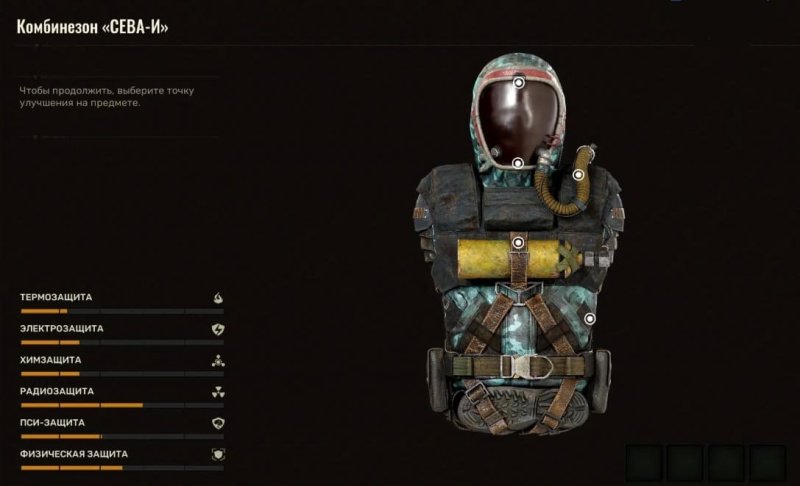Choose the upgrade point at the helmet's neck

point(518,163)
